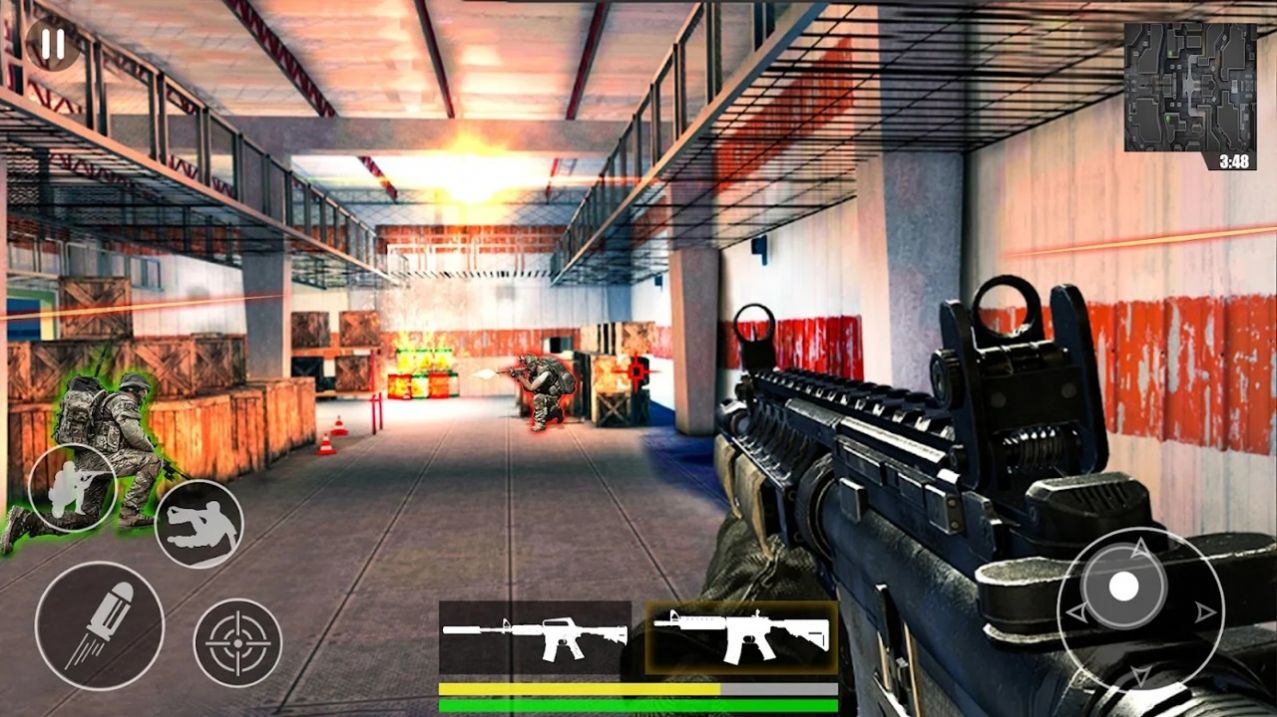Pause the game with the pause button

pyautogui.click(x=53, y=44)
